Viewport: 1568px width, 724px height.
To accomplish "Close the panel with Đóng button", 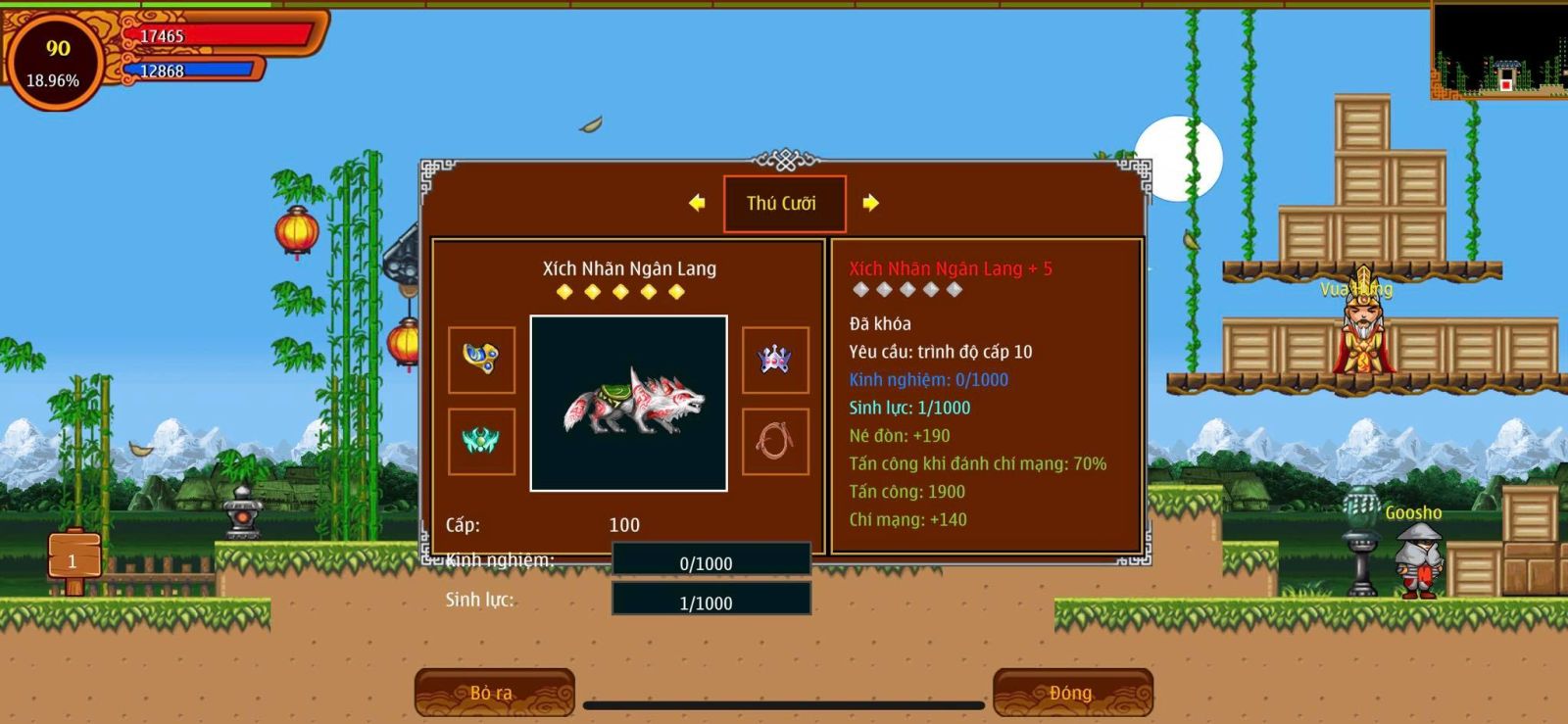I will 1072,693.
